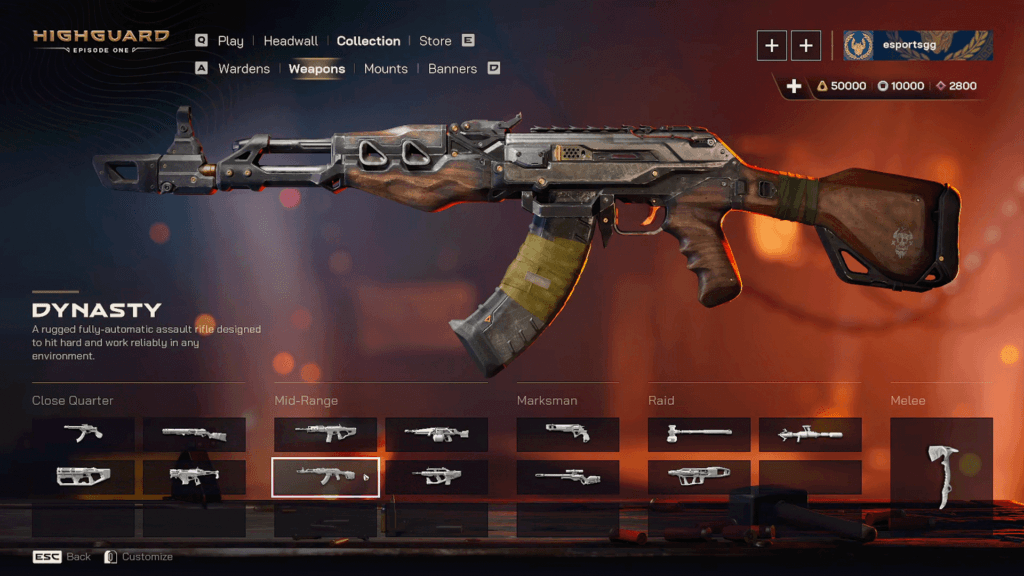Open the Play menu
The width and height of the screenshot is (1024, 576).
tap(230, 41)
